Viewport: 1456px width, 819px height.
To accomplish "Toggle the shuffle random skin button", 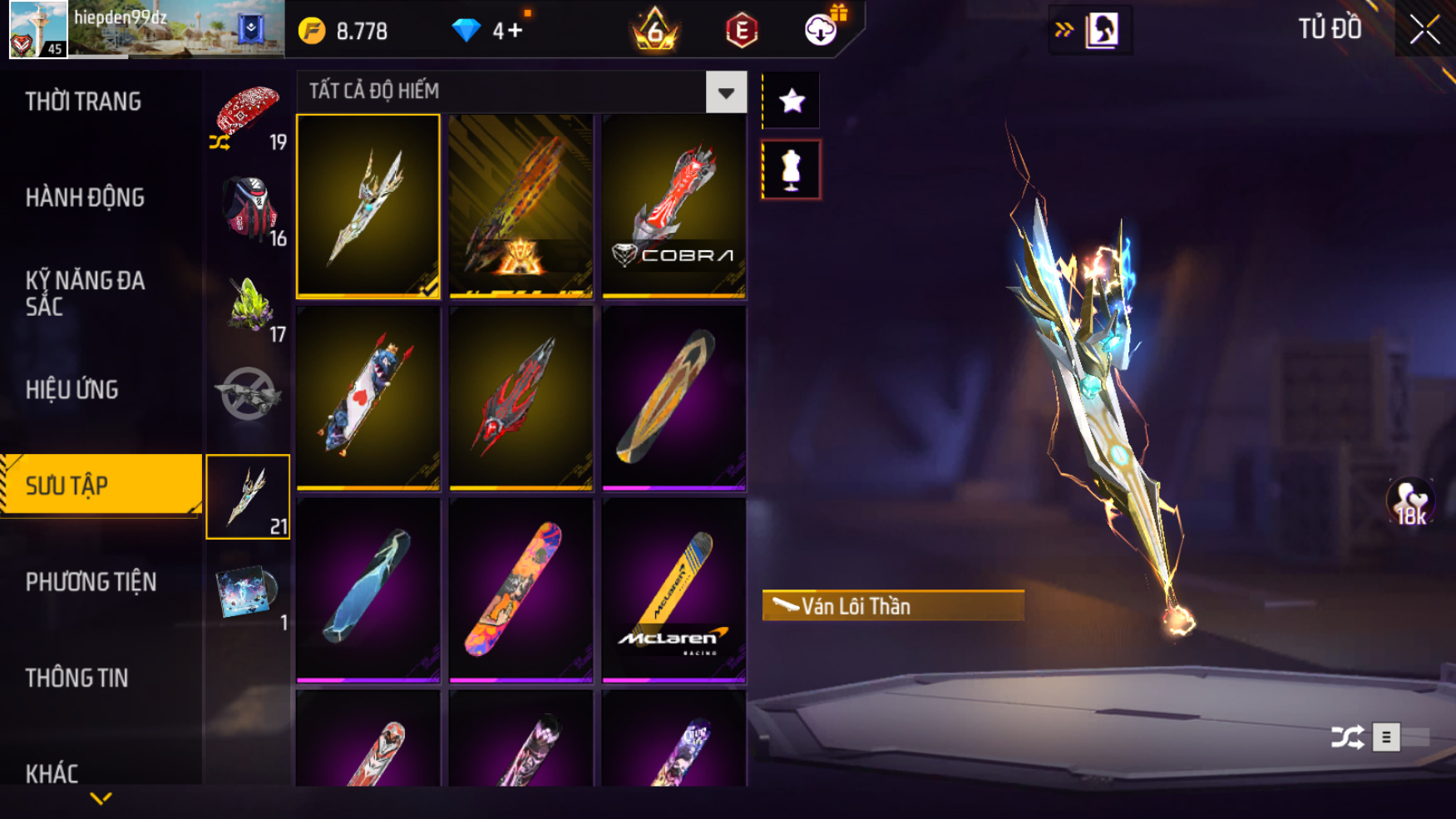I will tap(1347, 737).
